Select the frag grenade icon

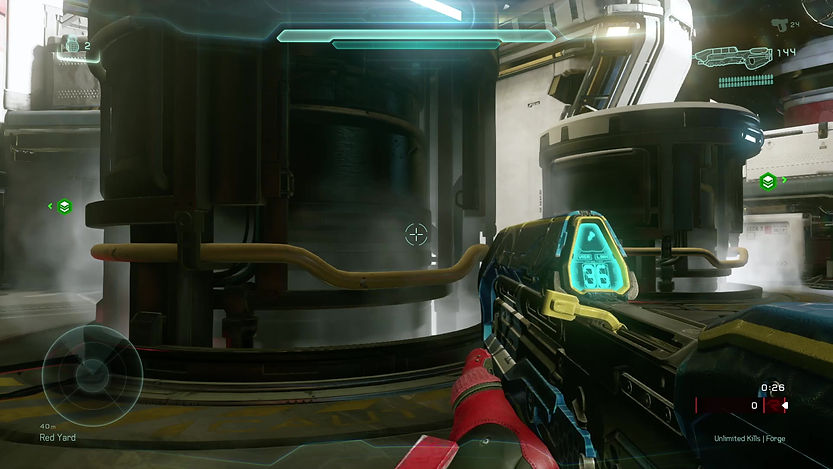click(x=72, y=45)
